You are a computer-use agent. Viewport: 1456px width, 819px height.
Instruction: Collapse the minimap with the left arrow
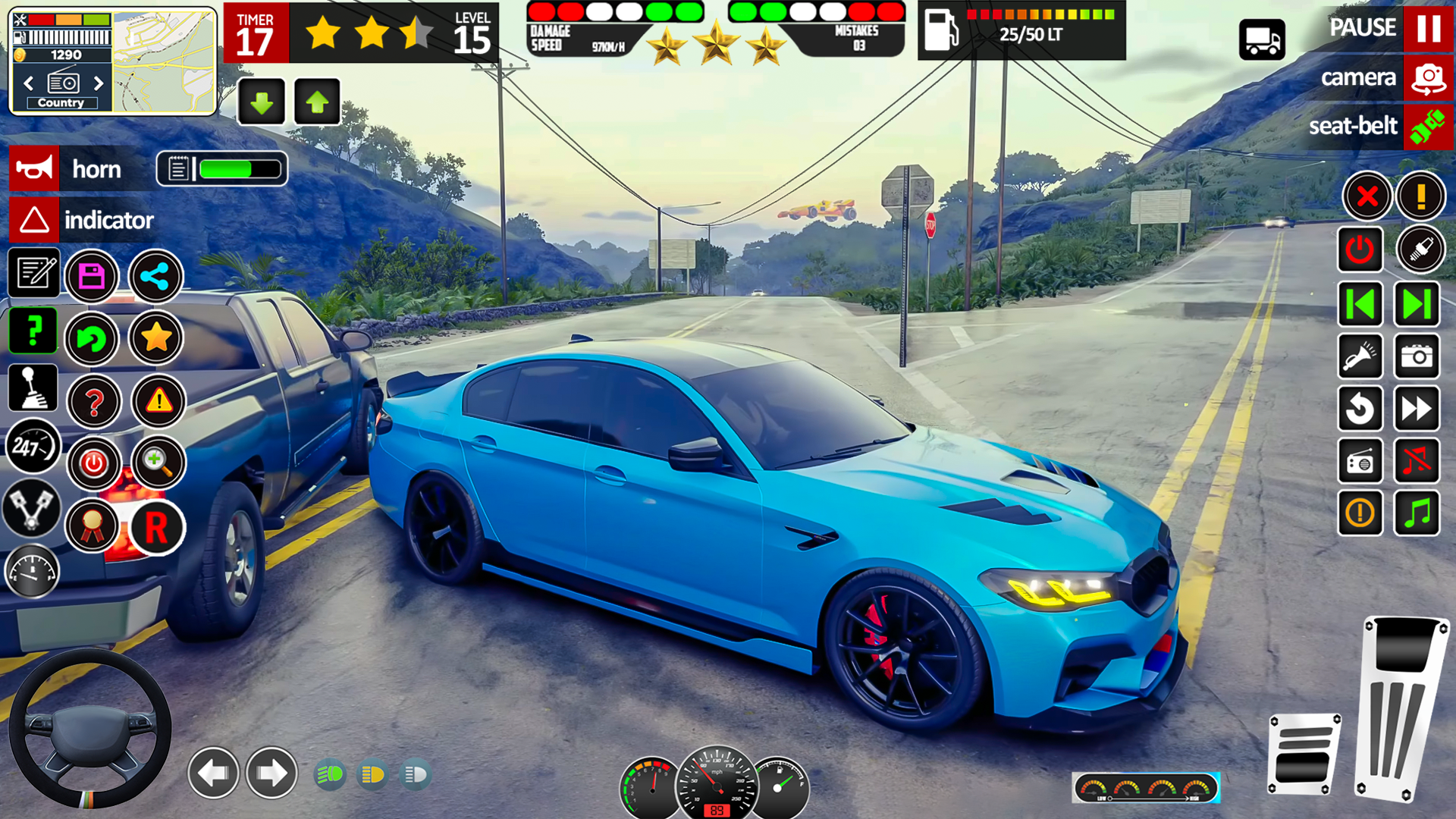[29, 84]
